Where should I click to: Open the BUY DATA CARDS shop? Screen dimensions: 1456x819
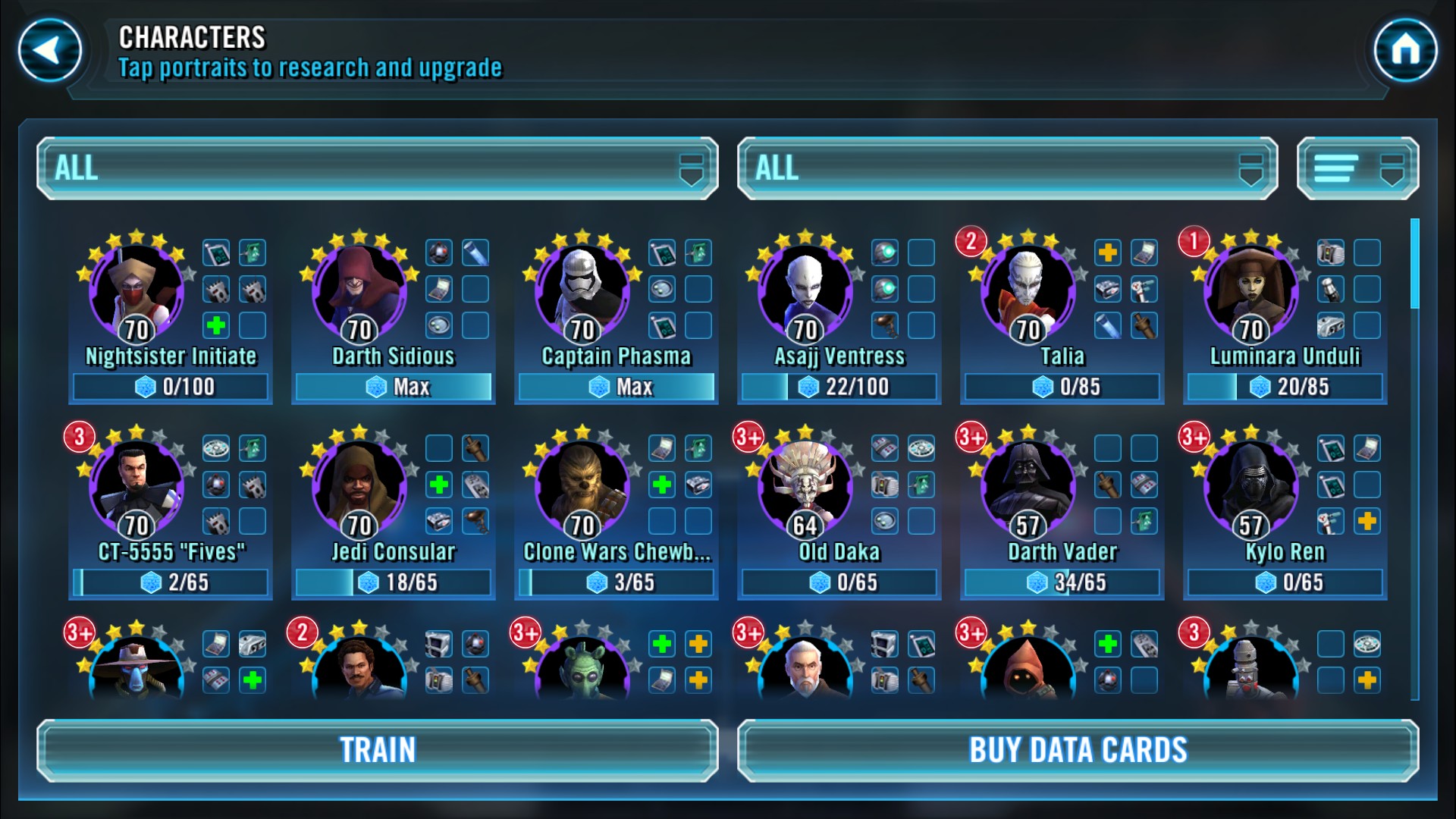coord(1078,750)
